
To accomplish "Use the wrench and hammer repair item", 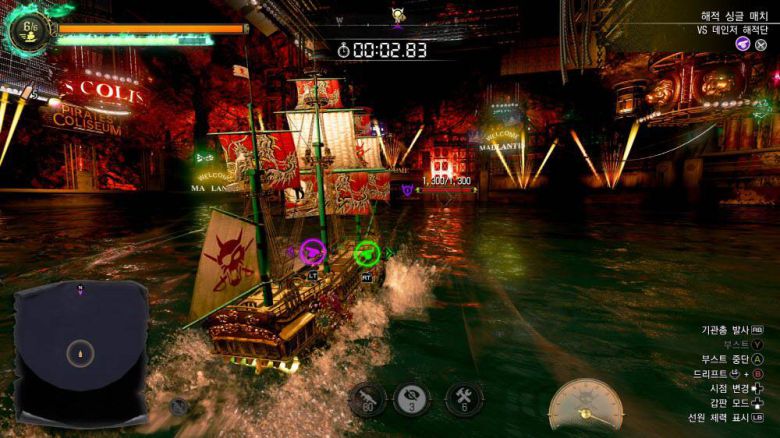I will [464, 399].
